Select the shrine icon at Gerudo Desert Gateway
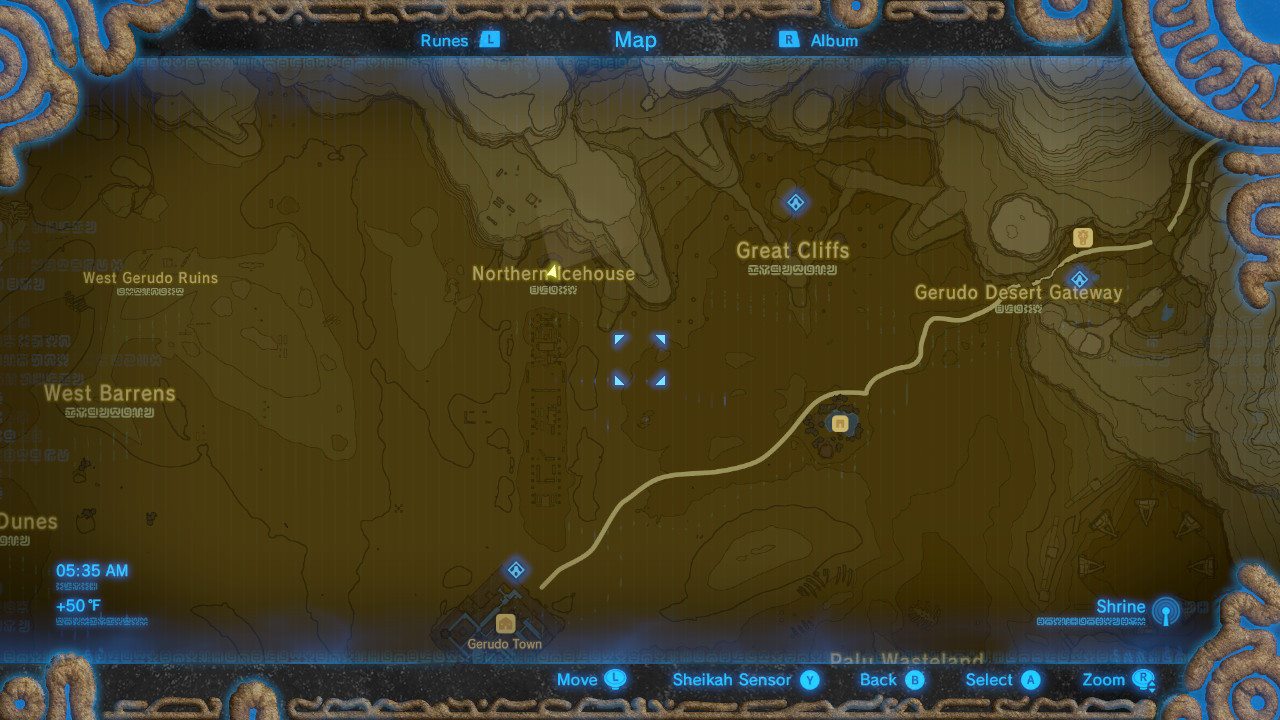The image size is (1280, 720). point(1079,279)
